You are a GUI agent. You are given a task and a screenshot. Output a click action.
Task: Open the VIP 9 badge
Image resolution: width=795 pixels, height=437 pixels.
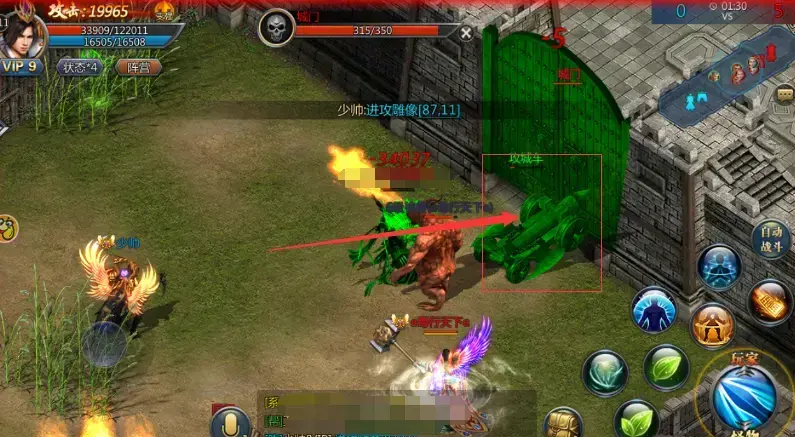[x=22, y=67]
